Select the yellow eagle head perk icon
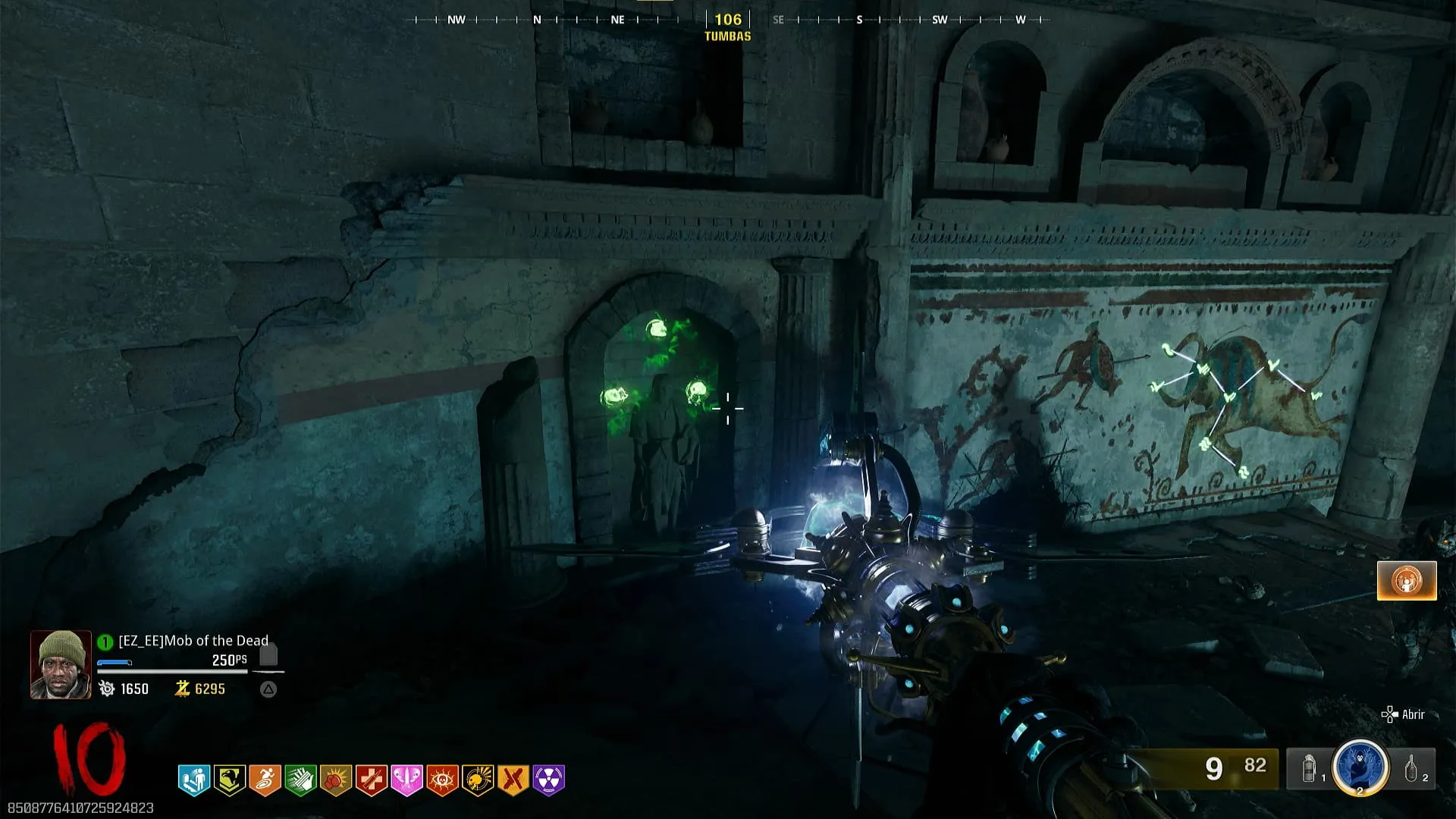The width and height of the screenshot is (1456, 819). pyautogui.click(x=229, y=780)
